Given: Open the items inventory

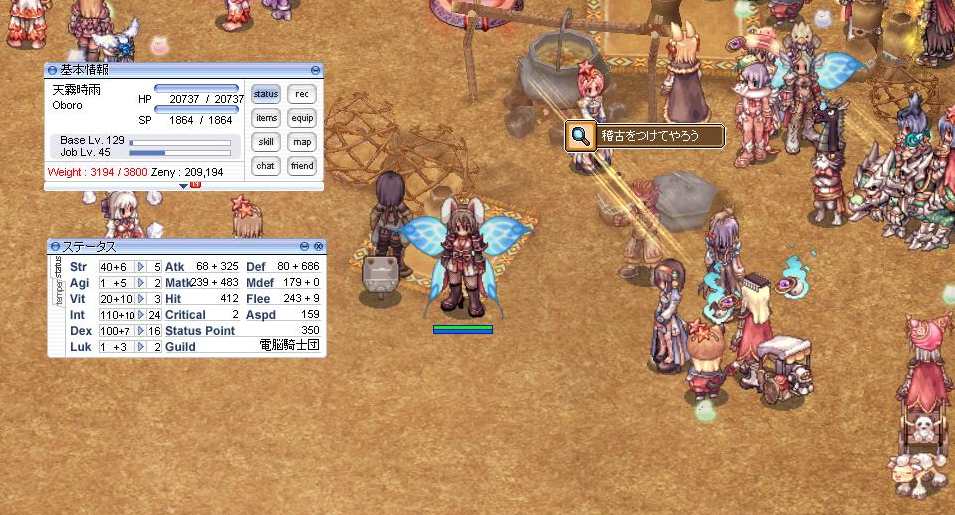Looking at the screenshot, I should (265, 118).
